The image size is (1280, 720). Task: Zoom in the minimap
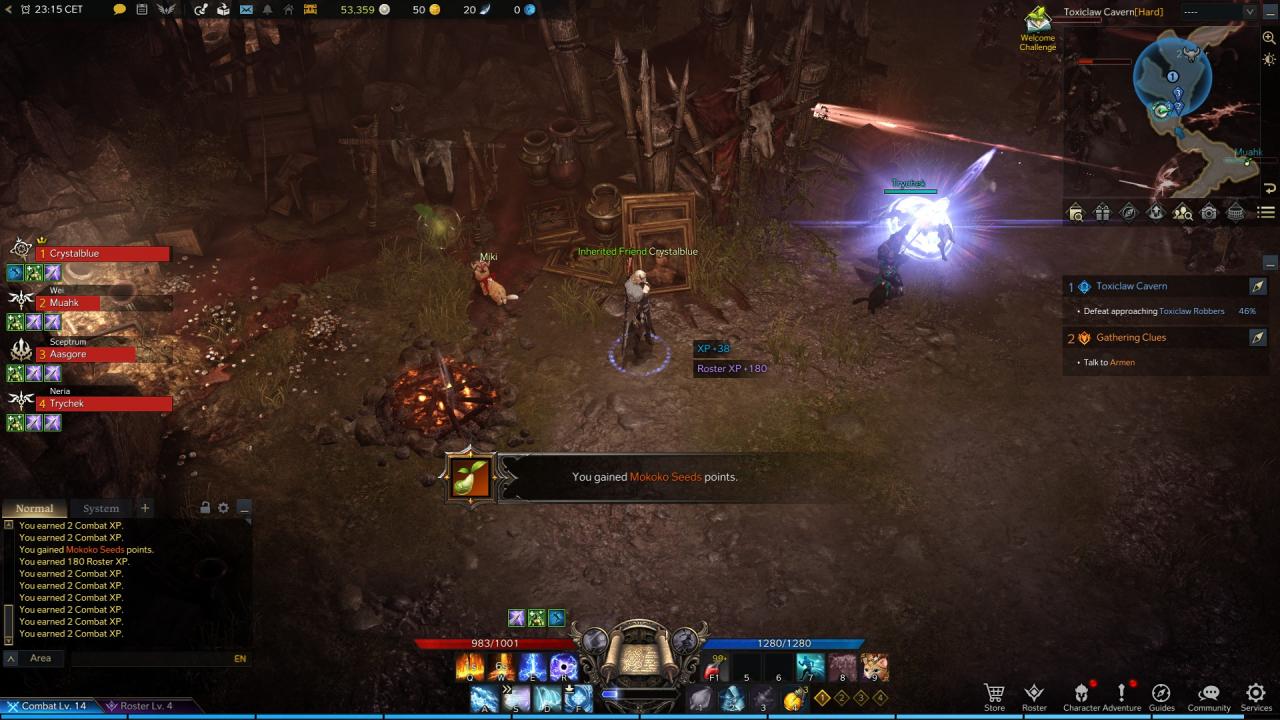pyautogui.click(x=1269, y=38)
